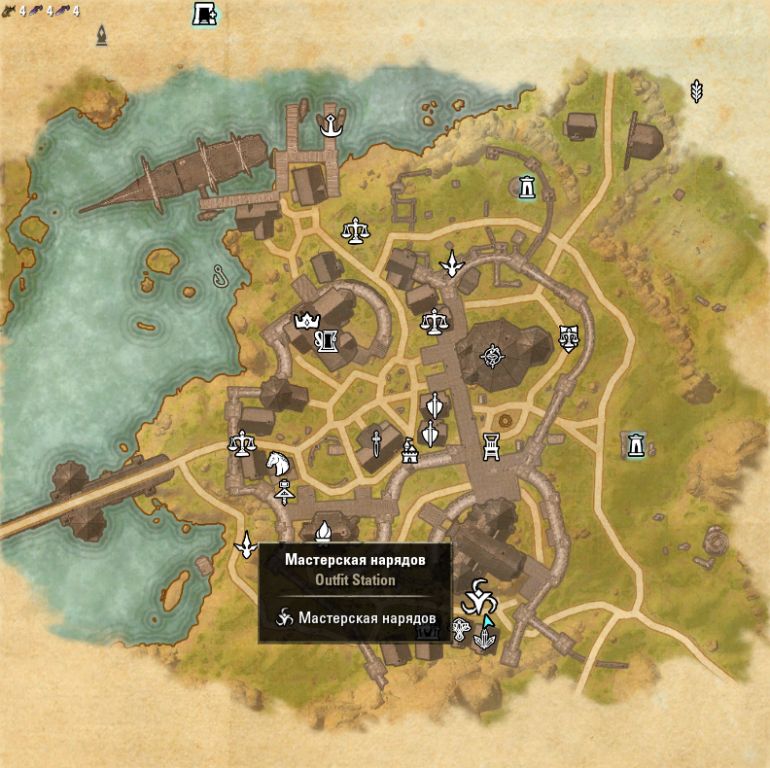This screenshot has height=768, width=770.
Task: Click the castle tower marker
Action: click(x=409, y=452)
